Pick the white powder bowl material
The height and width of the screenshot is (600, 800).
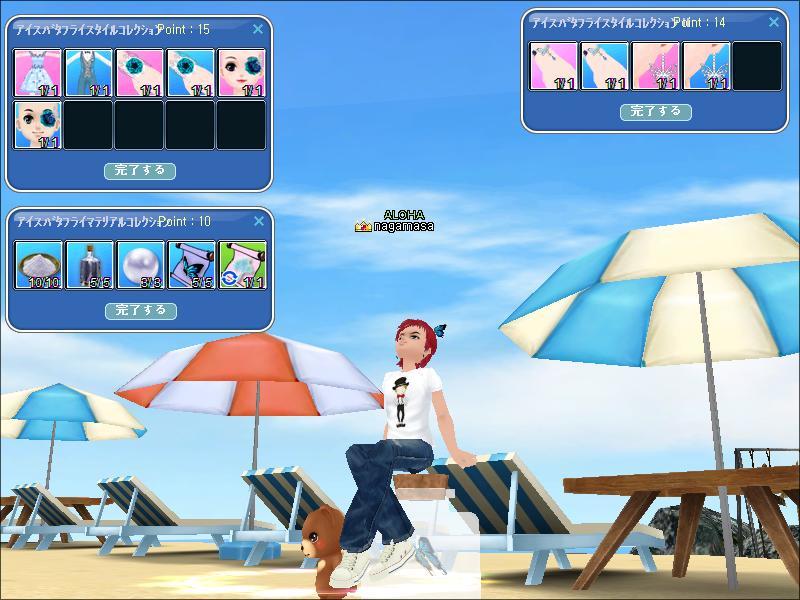38,265
